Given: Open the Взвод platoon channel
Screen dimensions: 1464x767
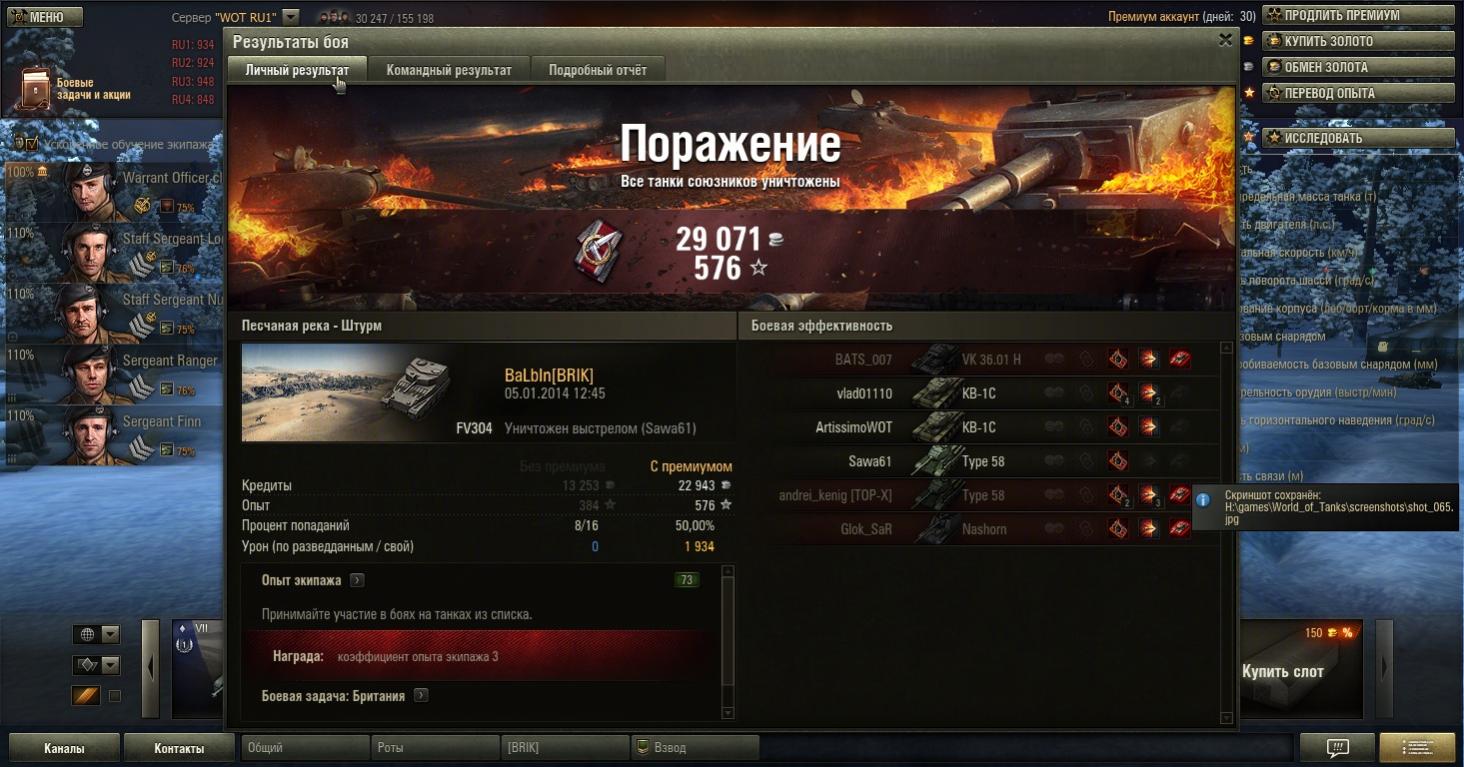Looking at the screenshot, I should (695, 748).
